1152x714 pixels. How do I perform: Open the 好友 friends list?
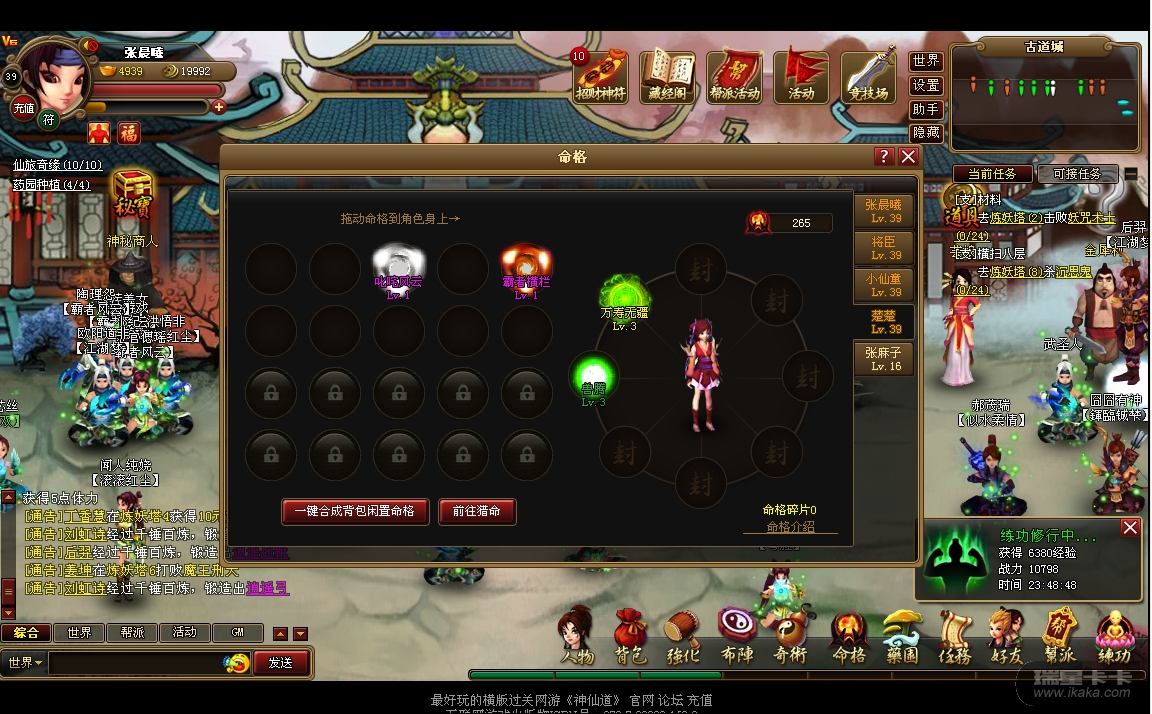tap(1006, 636)
